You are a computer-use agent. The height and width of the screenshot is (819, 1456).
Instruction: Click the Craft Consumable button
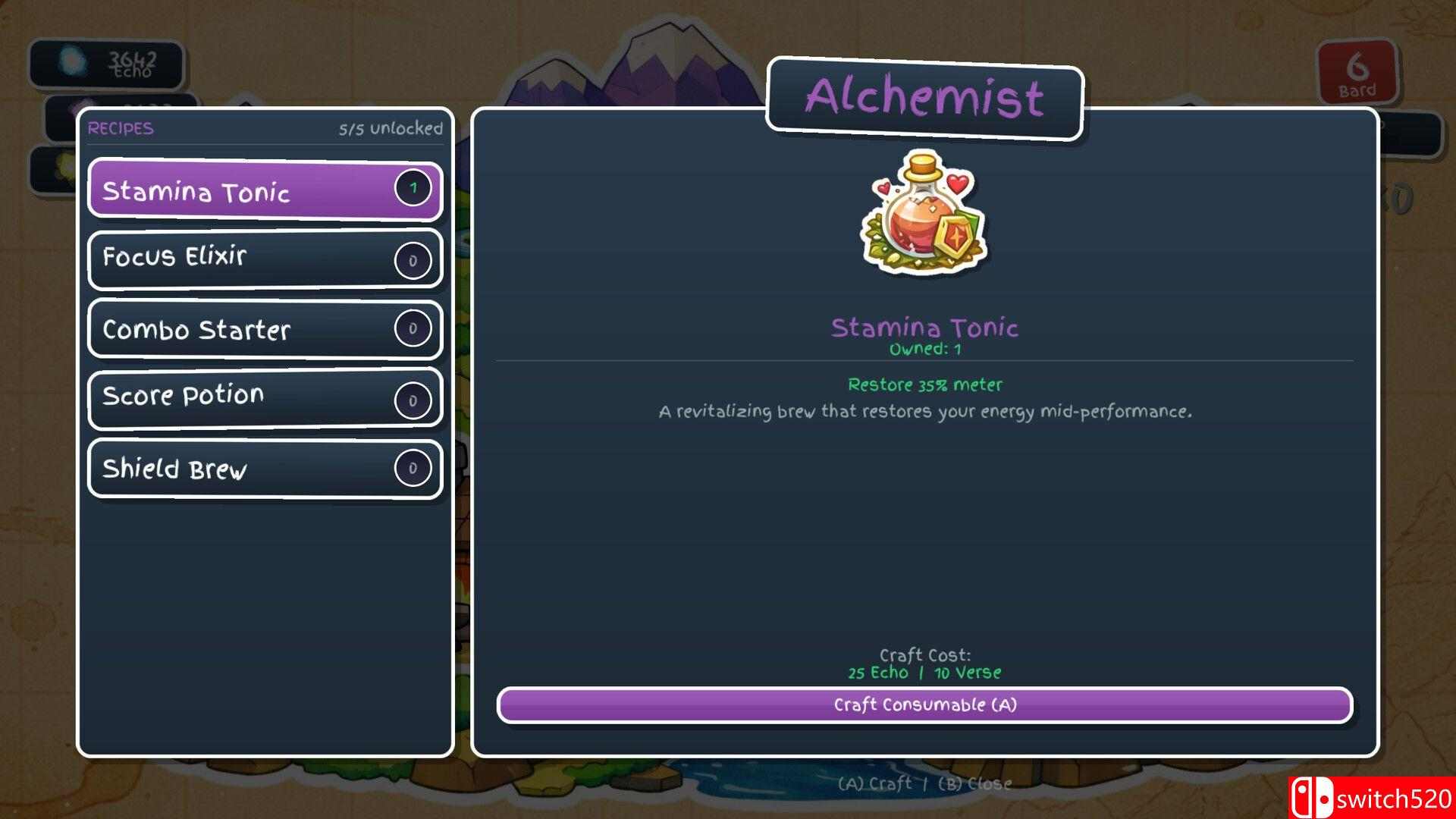[x=924, y=705]
